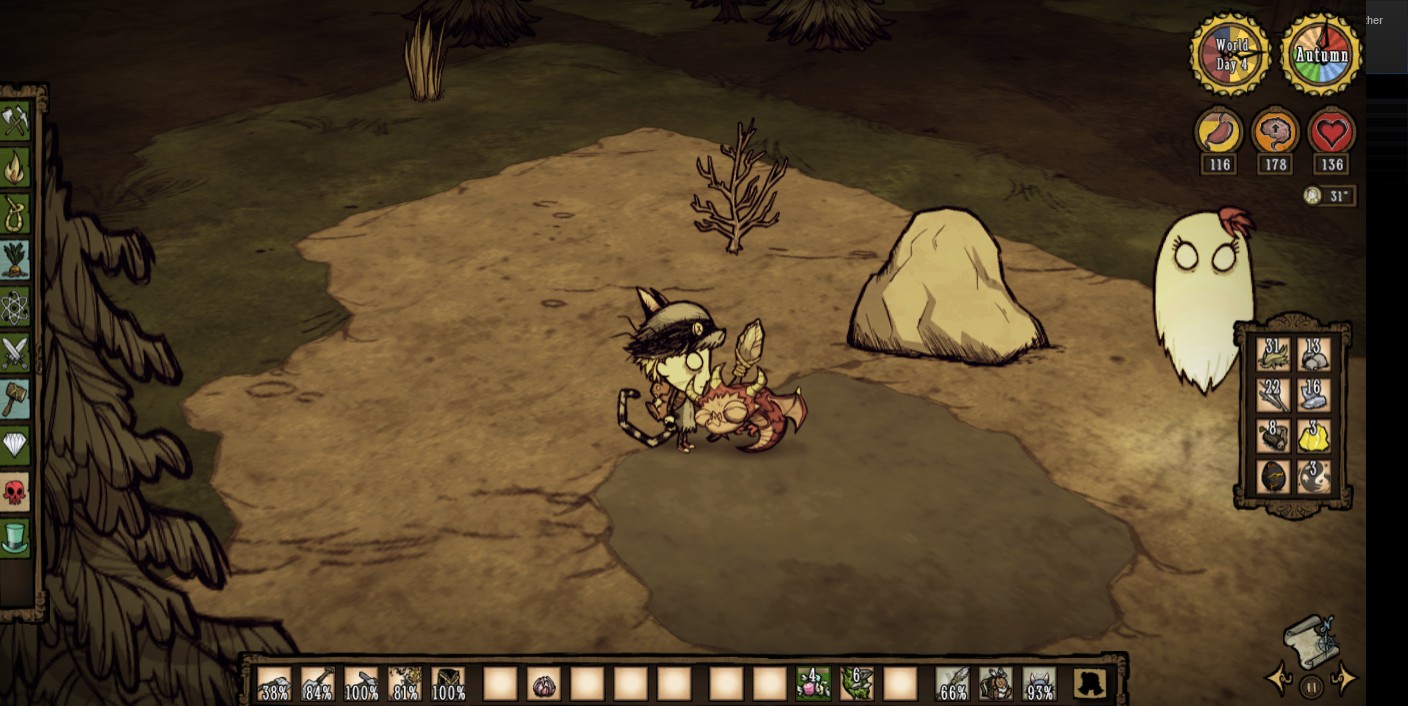Open the Survival (rope trap) crafting tab
This screenshot has width=1408, height=706.
pos(15,214)
